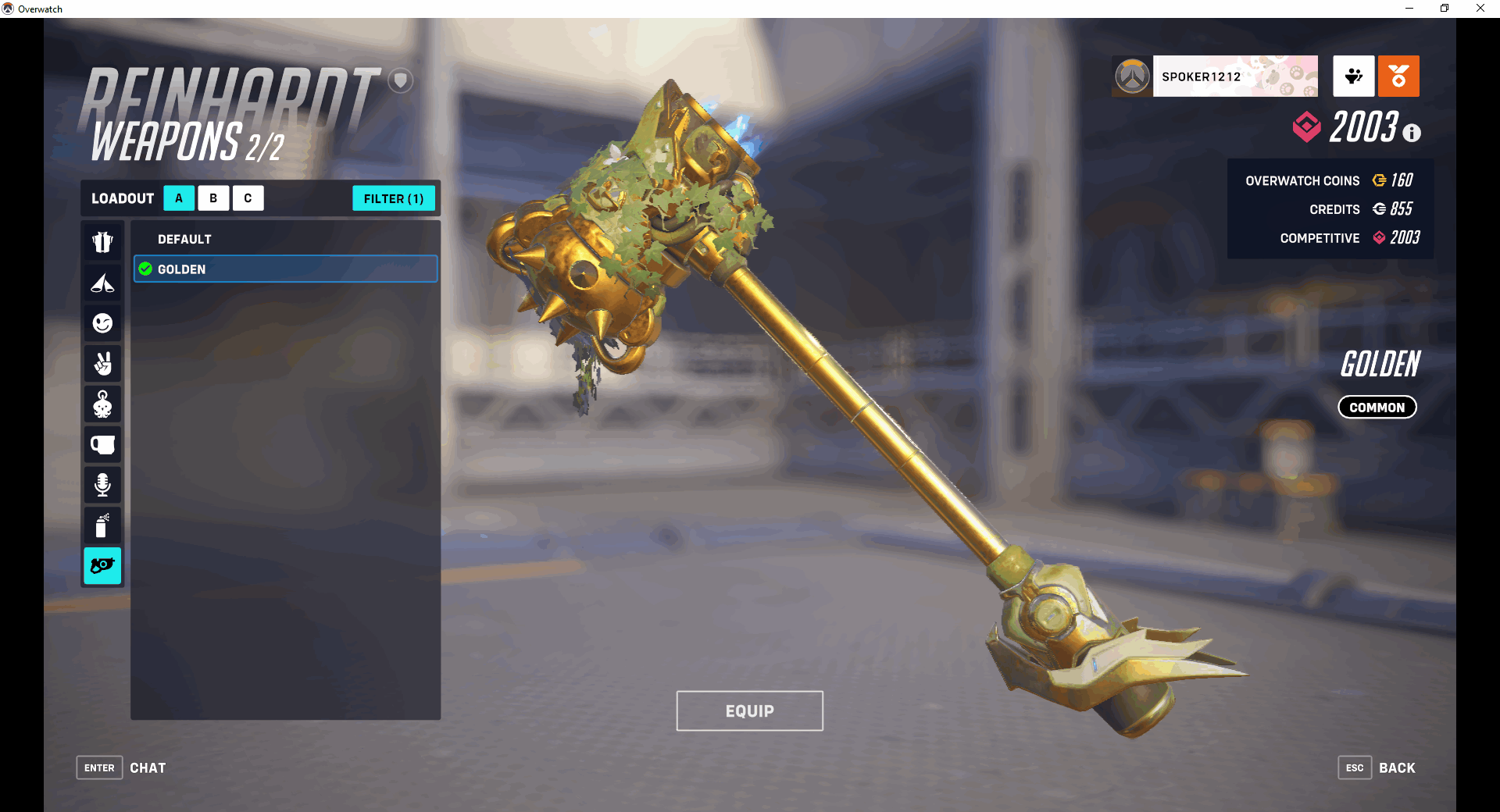Open the Emotes category with winking face icon
1500x812 pixels.
(x=102, y=323)
